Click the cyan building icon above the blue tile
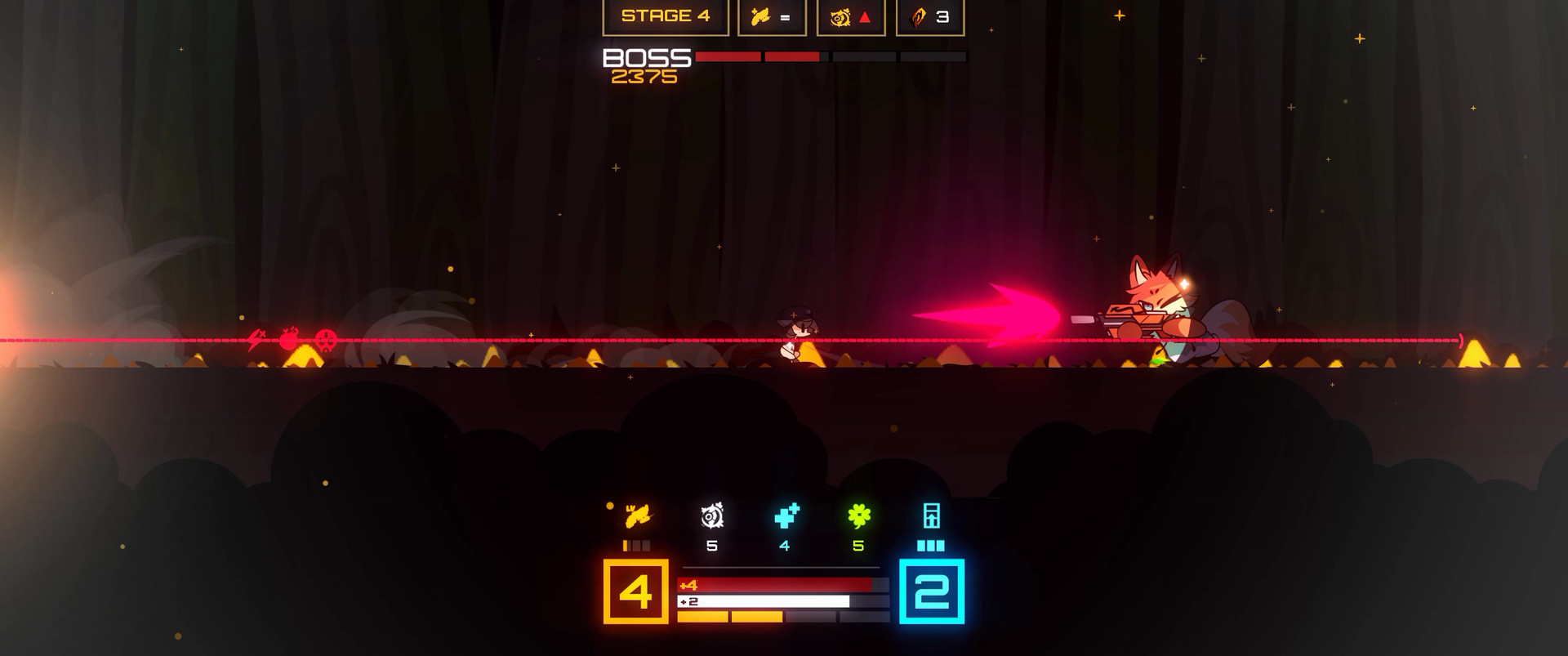Image resolution: width=1568 pixels, height=656 pixels. 931,516
